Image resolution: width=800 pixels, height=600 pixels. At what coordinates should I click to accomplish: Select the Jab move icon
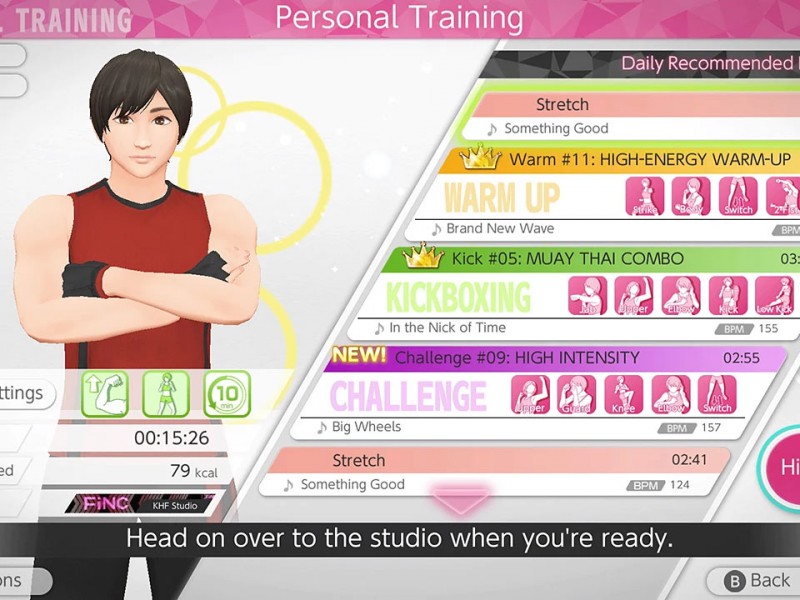click(x=588, y=296)
